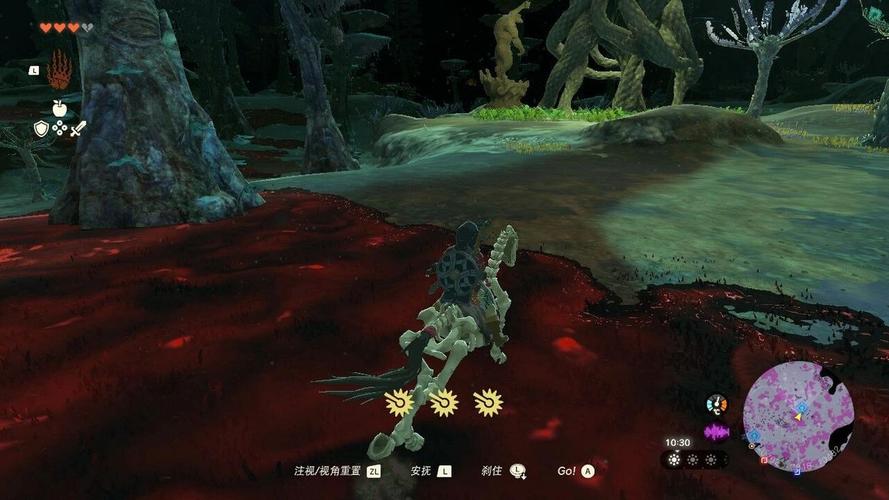Open the sword weapon quick-select icon
Screen dimensions: 889x500
point(78,128)
